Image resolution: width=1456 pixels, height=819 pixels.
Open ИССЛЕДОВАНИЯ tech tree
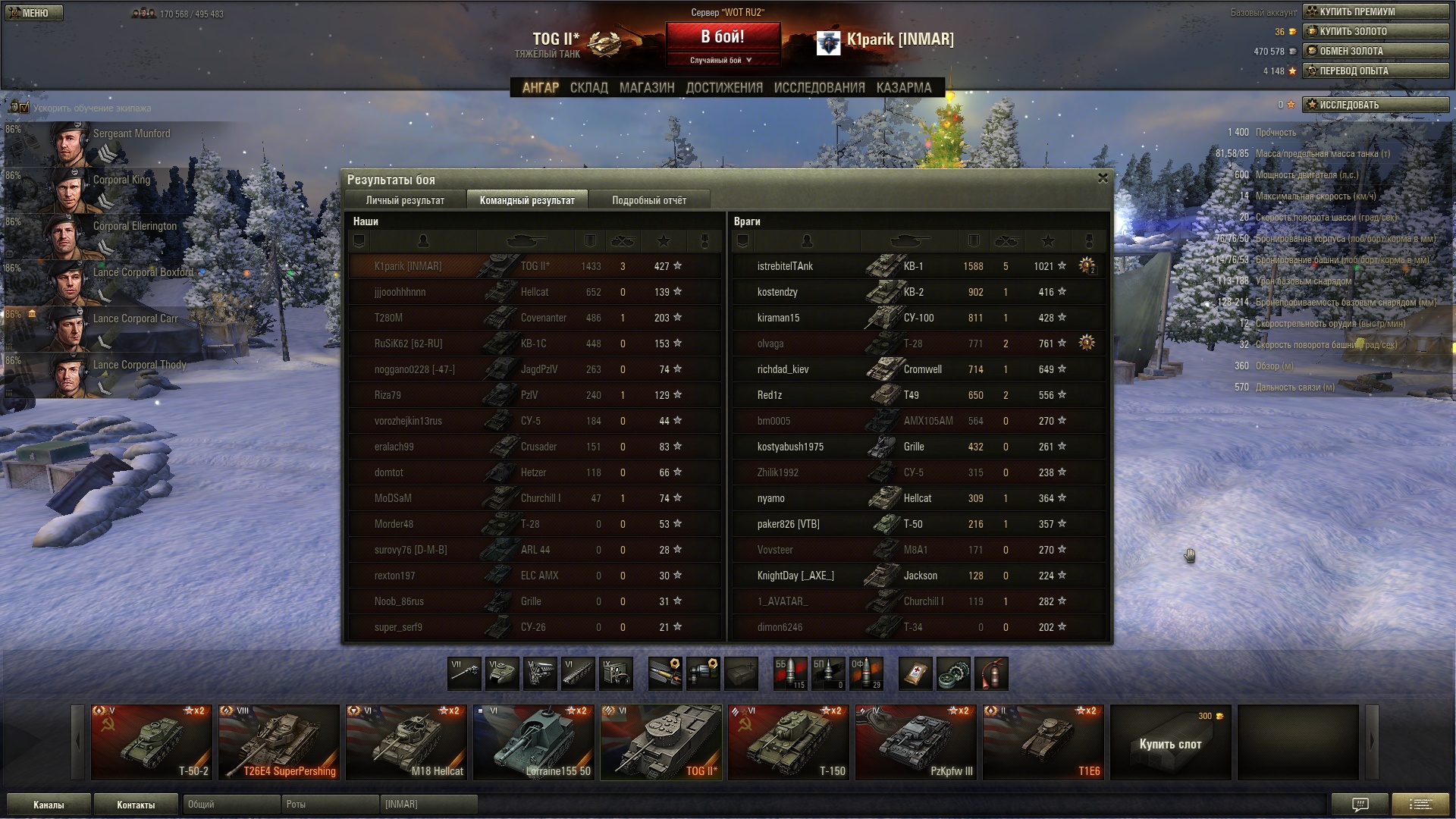(819, 88)
